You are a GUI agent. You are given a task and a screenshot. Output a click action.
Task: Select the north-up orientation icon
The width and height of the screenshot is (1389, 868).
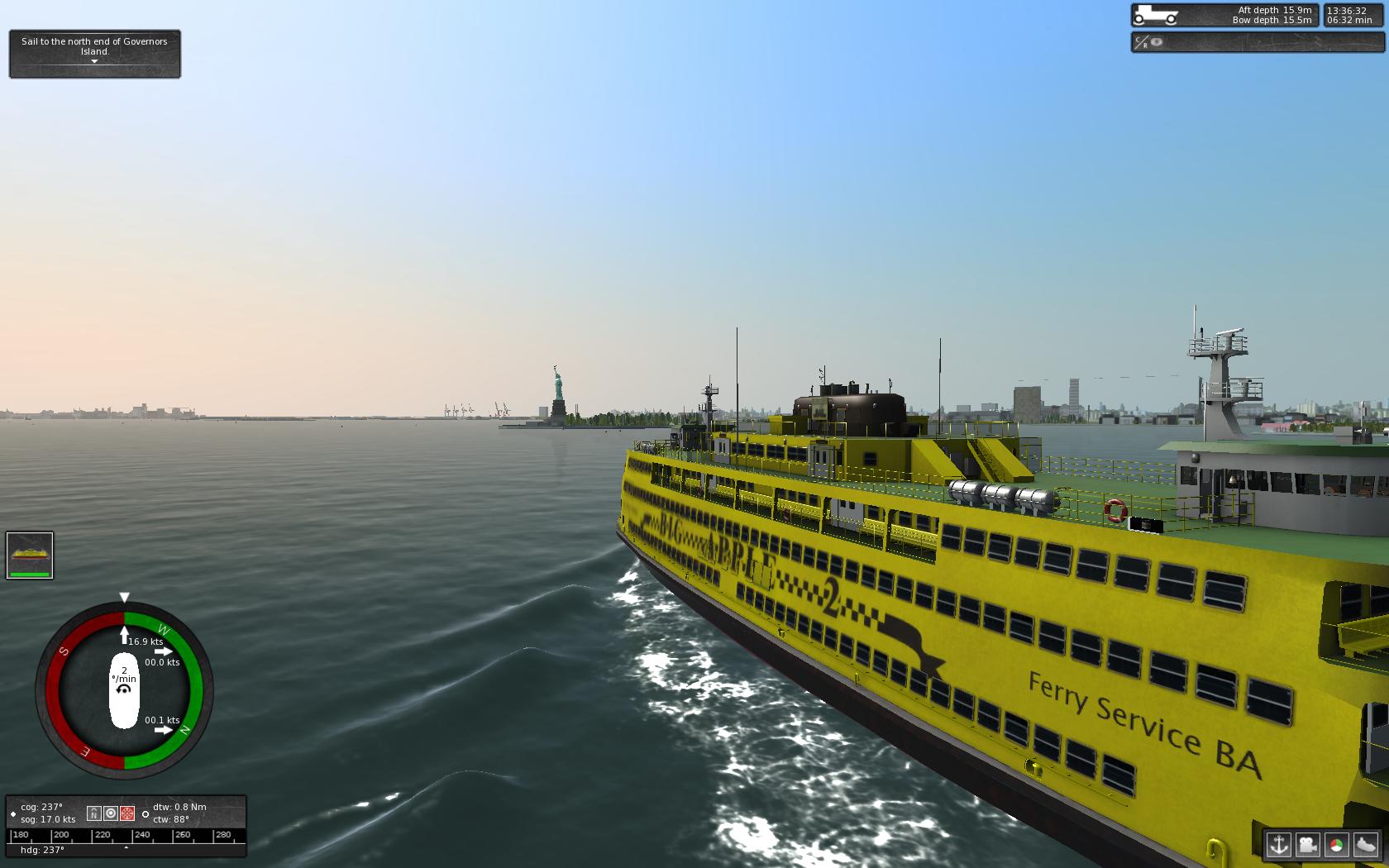point(94,814)
